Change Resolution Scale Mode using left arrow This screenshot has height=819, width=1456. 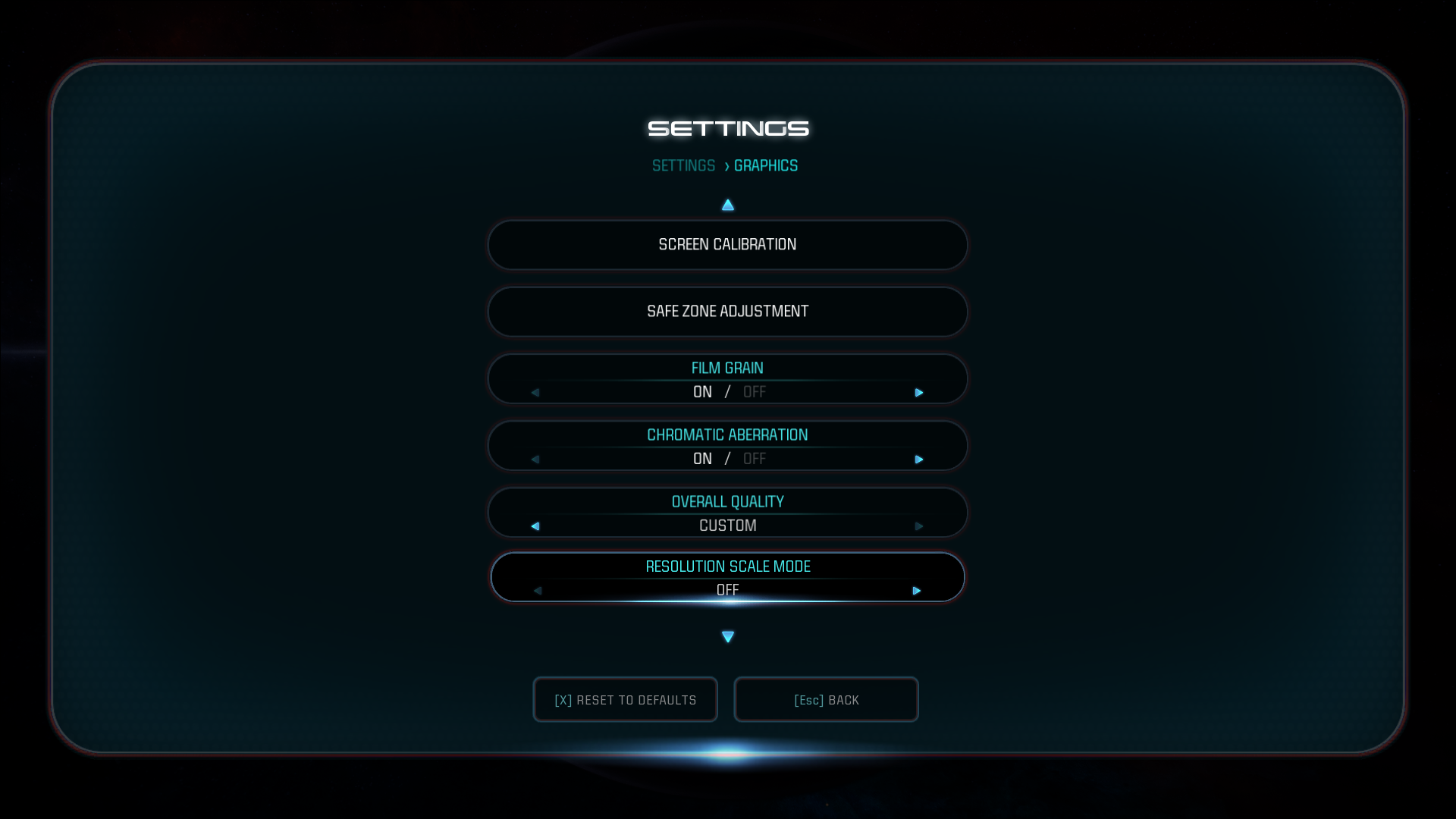[538, 590]
